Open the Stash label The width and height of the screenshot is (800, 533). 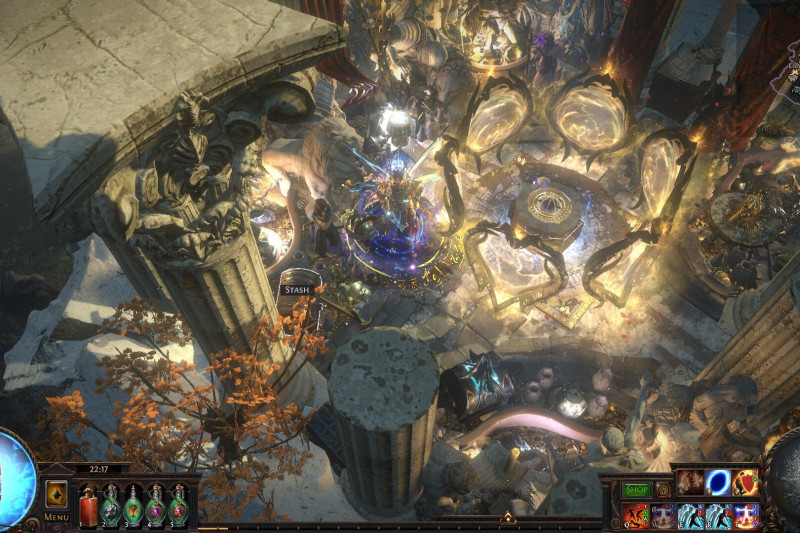click(298, 289)
